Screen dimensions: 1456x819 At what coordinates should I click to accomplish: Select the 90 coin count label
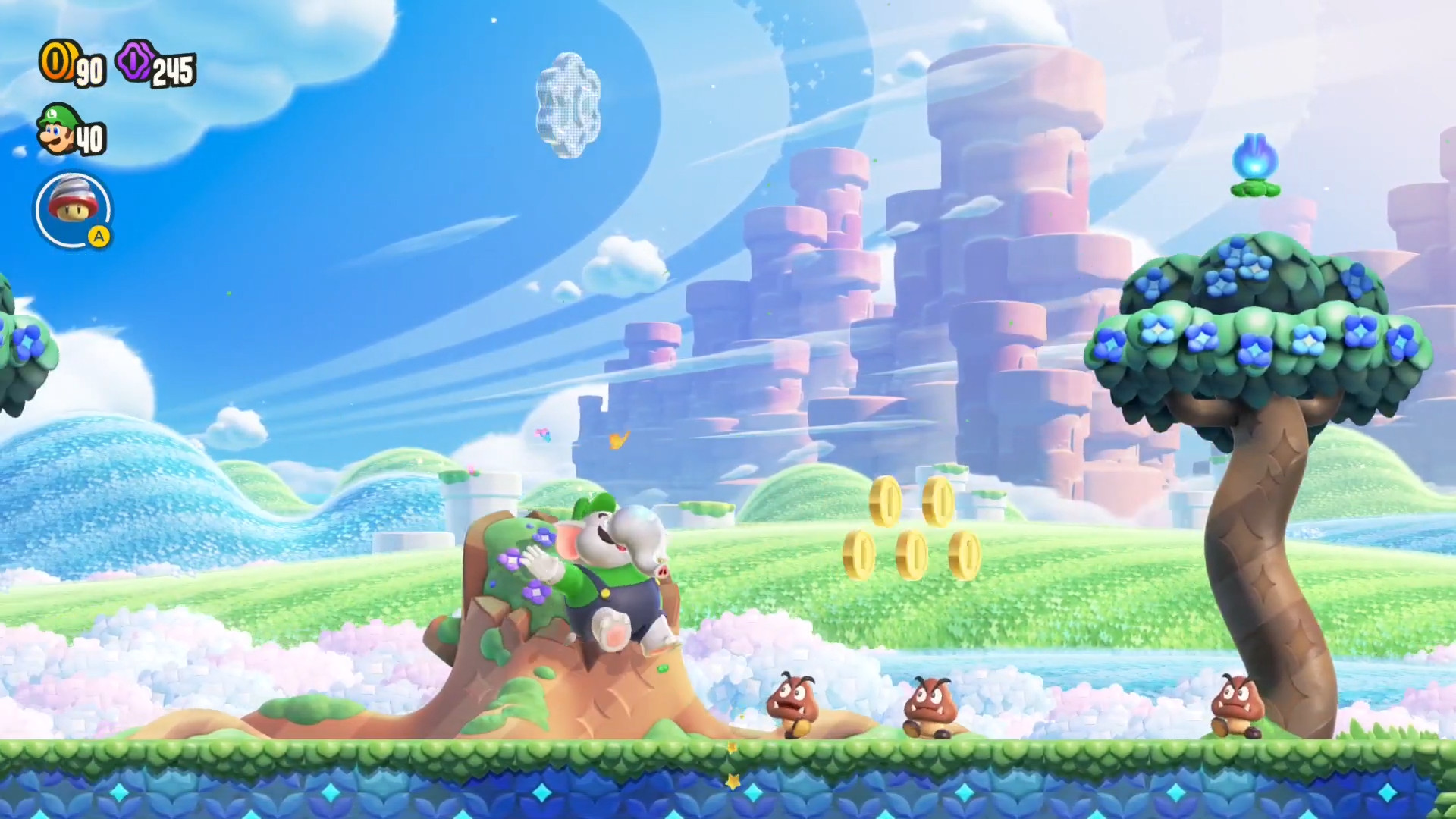pos(89,72)
